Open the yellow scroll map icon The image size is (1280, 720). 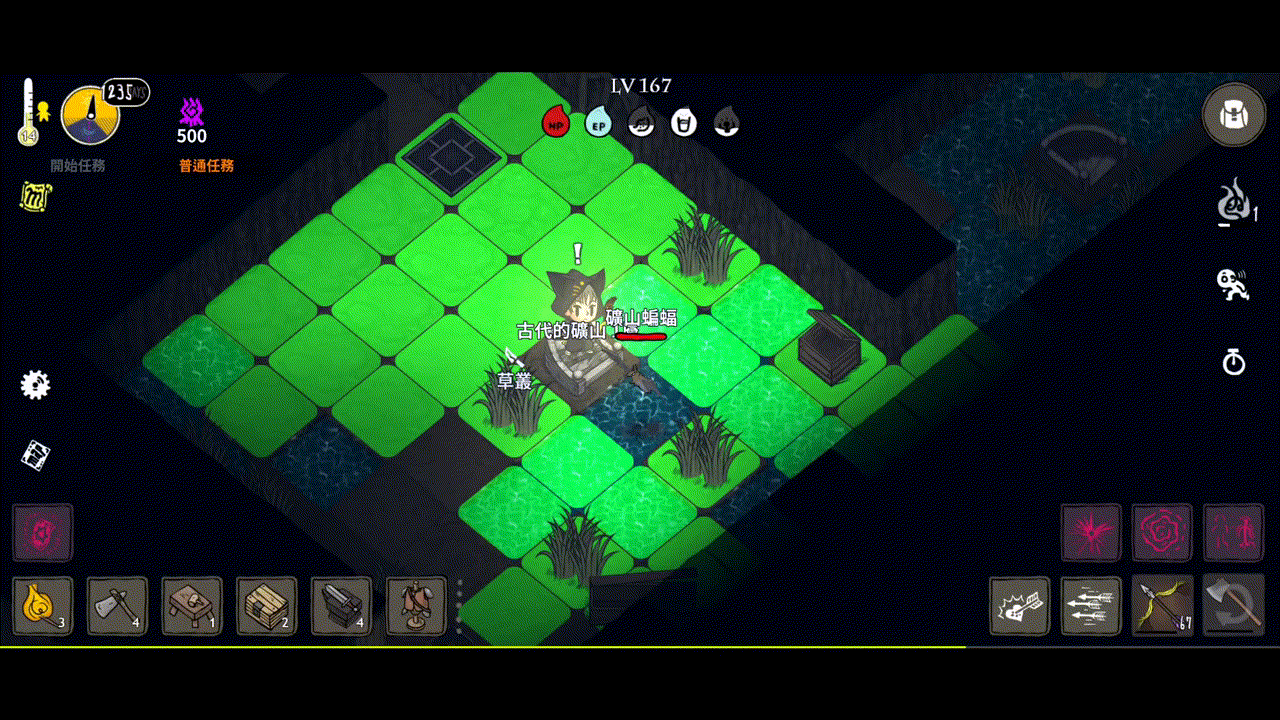click(36, 197)
